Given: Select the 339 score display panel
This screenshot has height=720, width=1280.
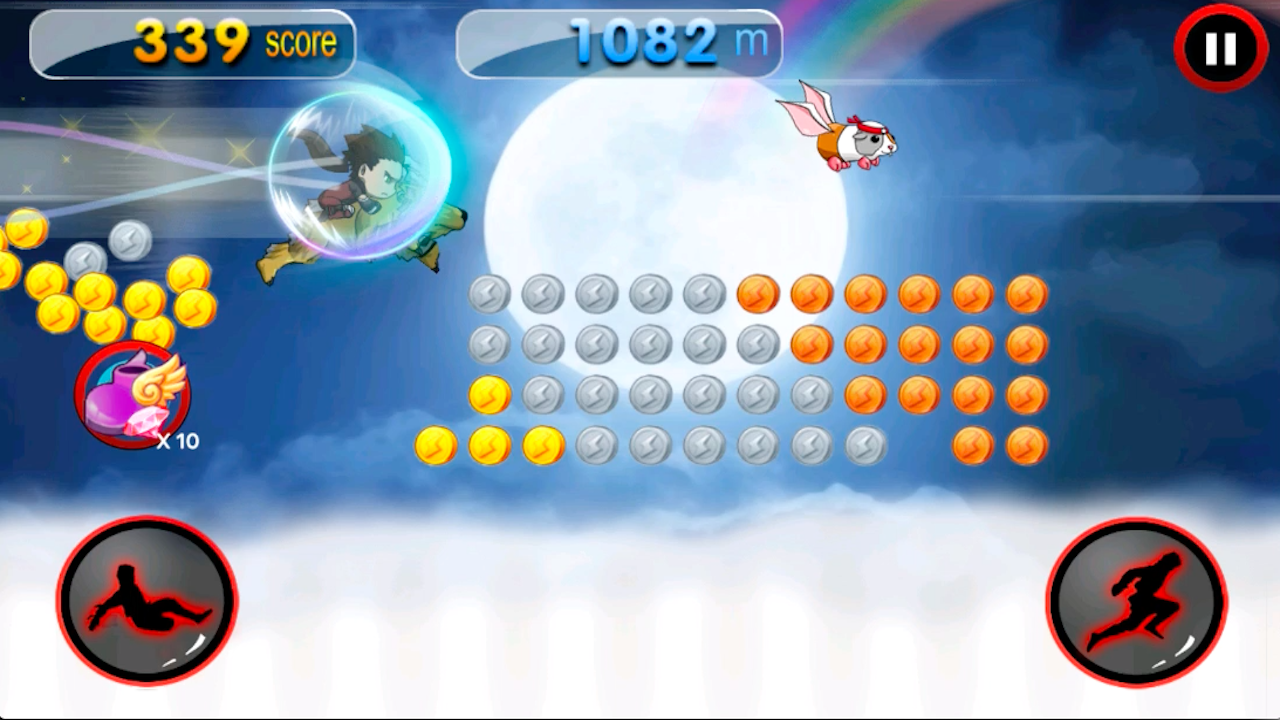Looking at the screenshot, I should pyautogui.click(x=192, y=43).
